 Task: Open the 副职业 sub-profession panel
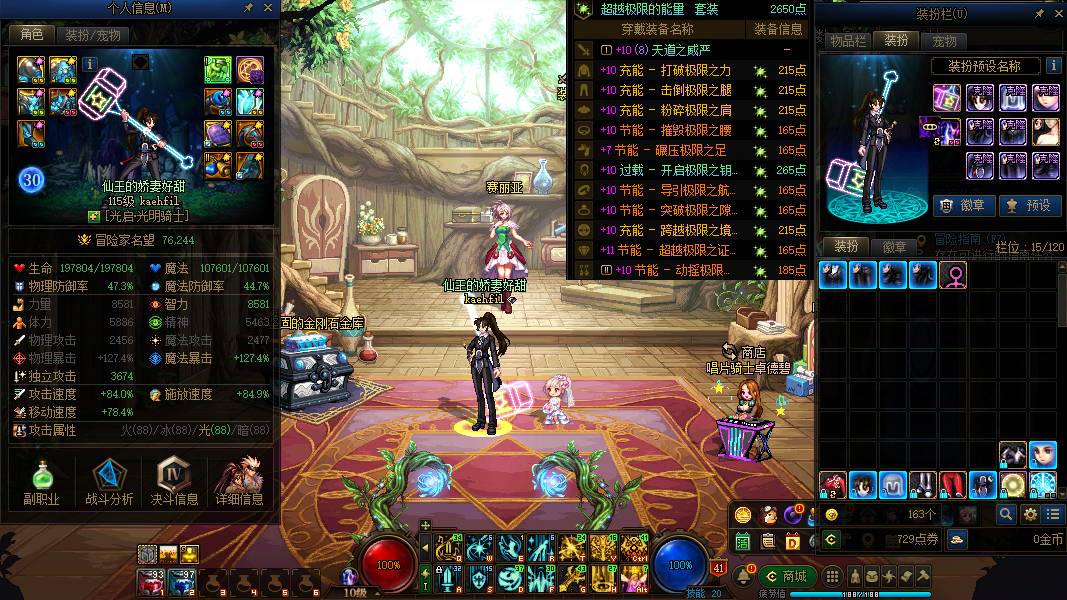pos(42,482)
